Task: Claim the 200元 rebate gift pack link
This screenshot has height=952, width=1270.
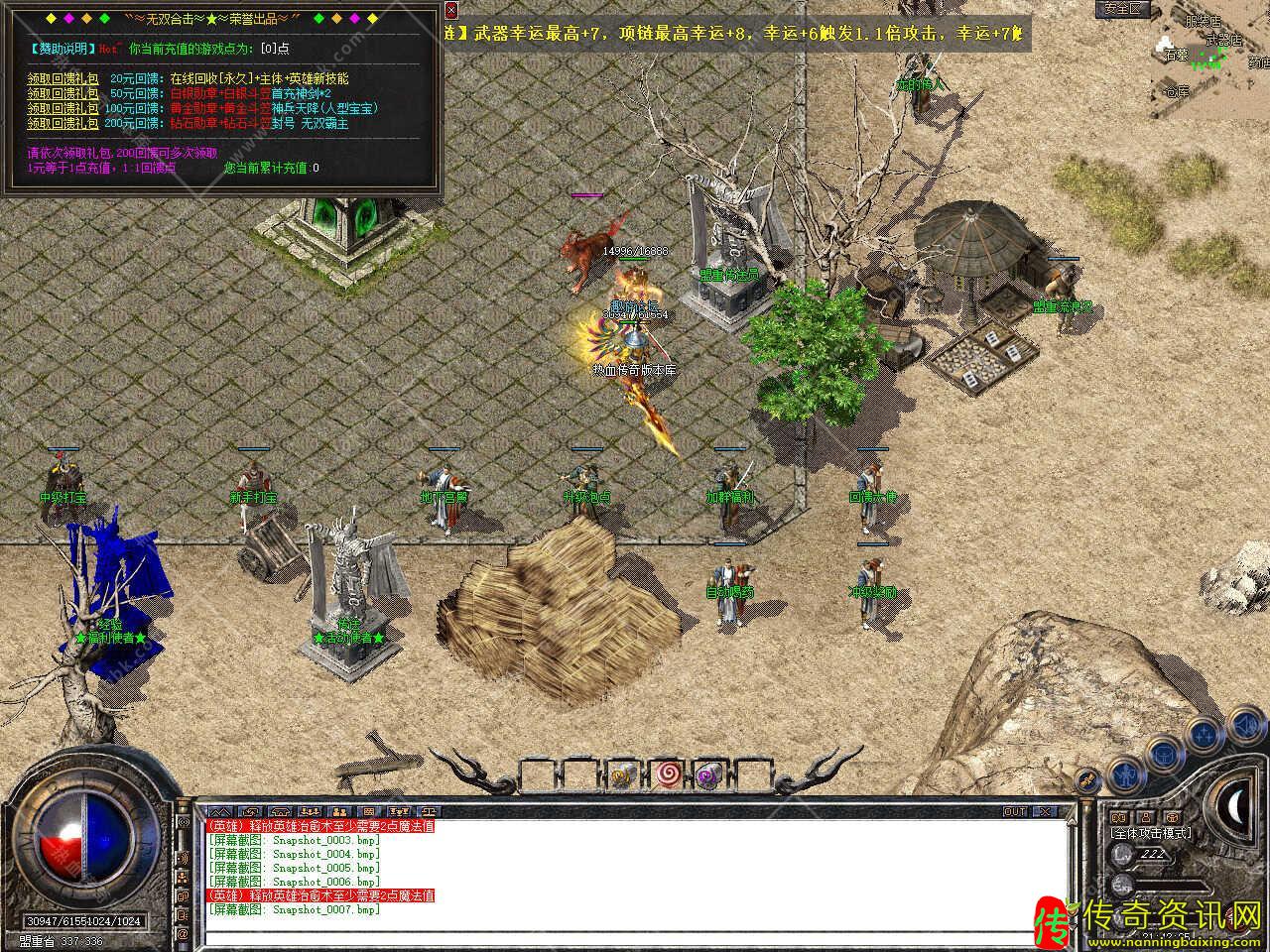Action: [x=63, y=123]
